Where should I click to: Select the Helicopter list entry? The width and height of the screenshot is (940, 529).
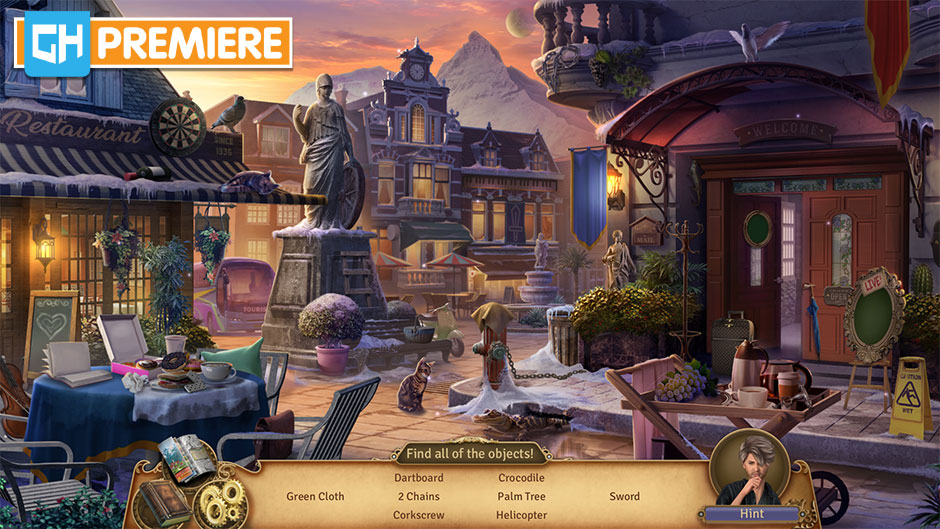pos(521,515)
